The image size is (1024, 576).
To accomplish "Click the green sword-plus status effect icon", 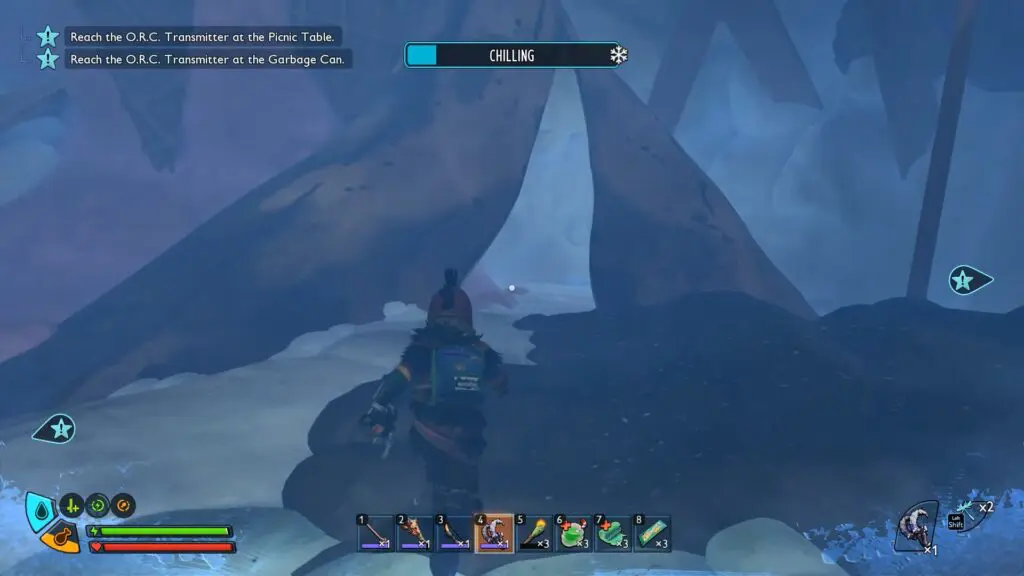I will tap(71, 505).
